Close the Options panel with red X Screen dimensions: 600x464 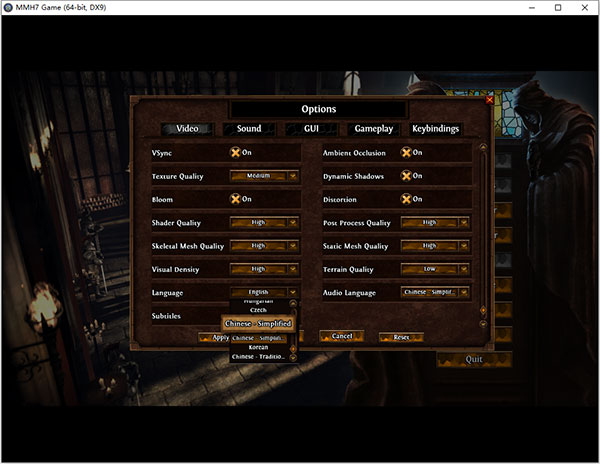(x=489, y=99)
